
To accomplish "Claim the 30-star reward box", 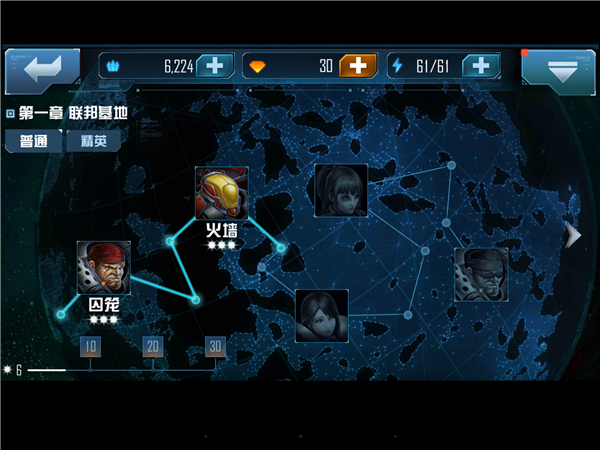I will click(215, 346).
